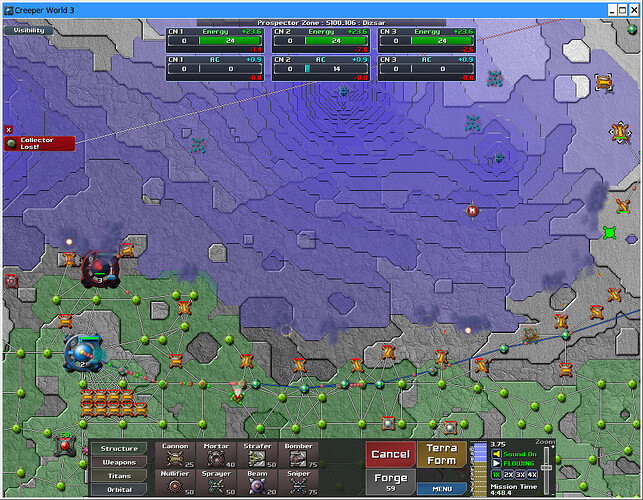Open the game MENU
This screenshot has width=643, height=500.
click(442, 489)
